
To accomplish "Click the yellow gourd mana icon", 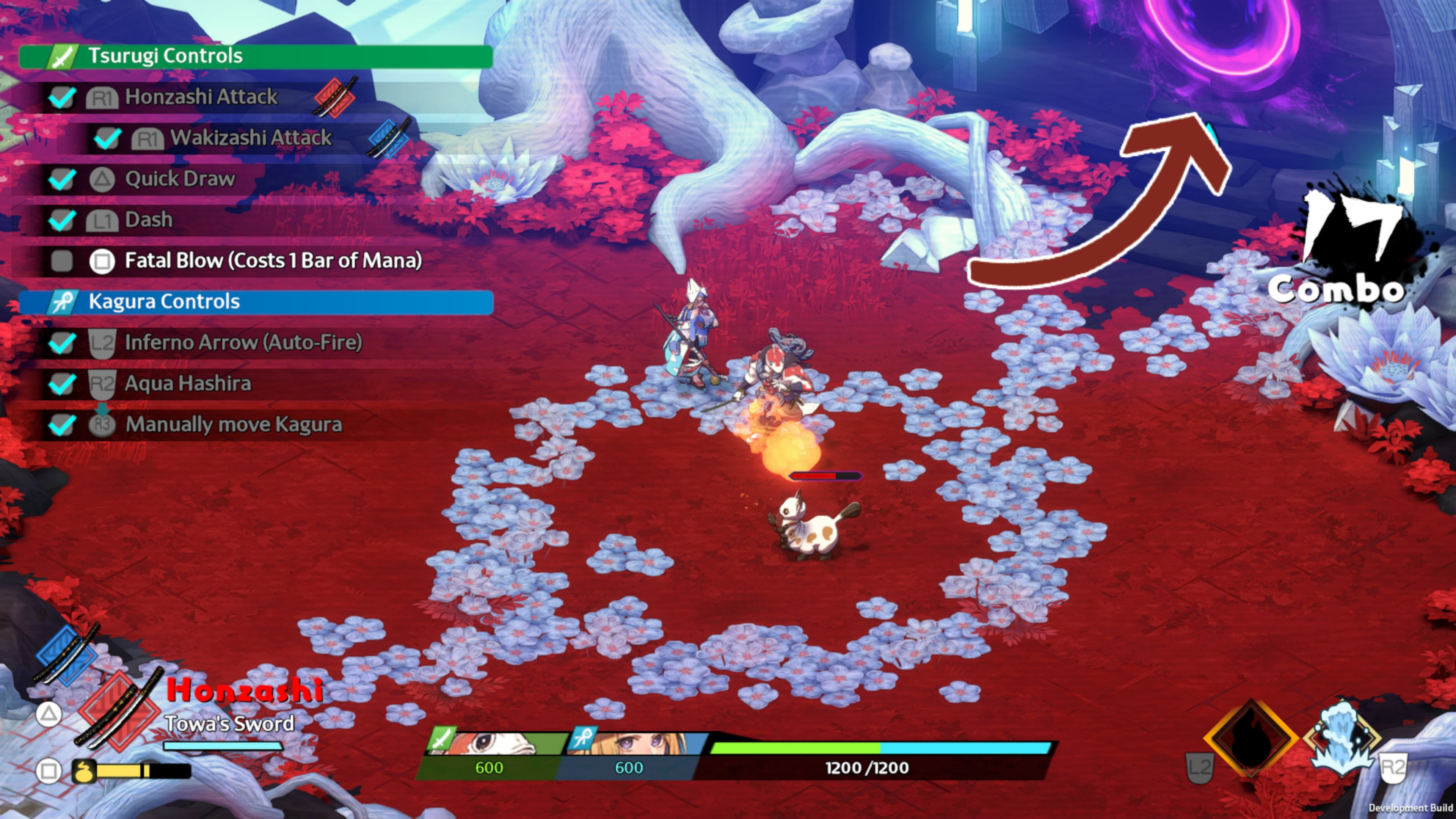I will (x=84, y=771).
